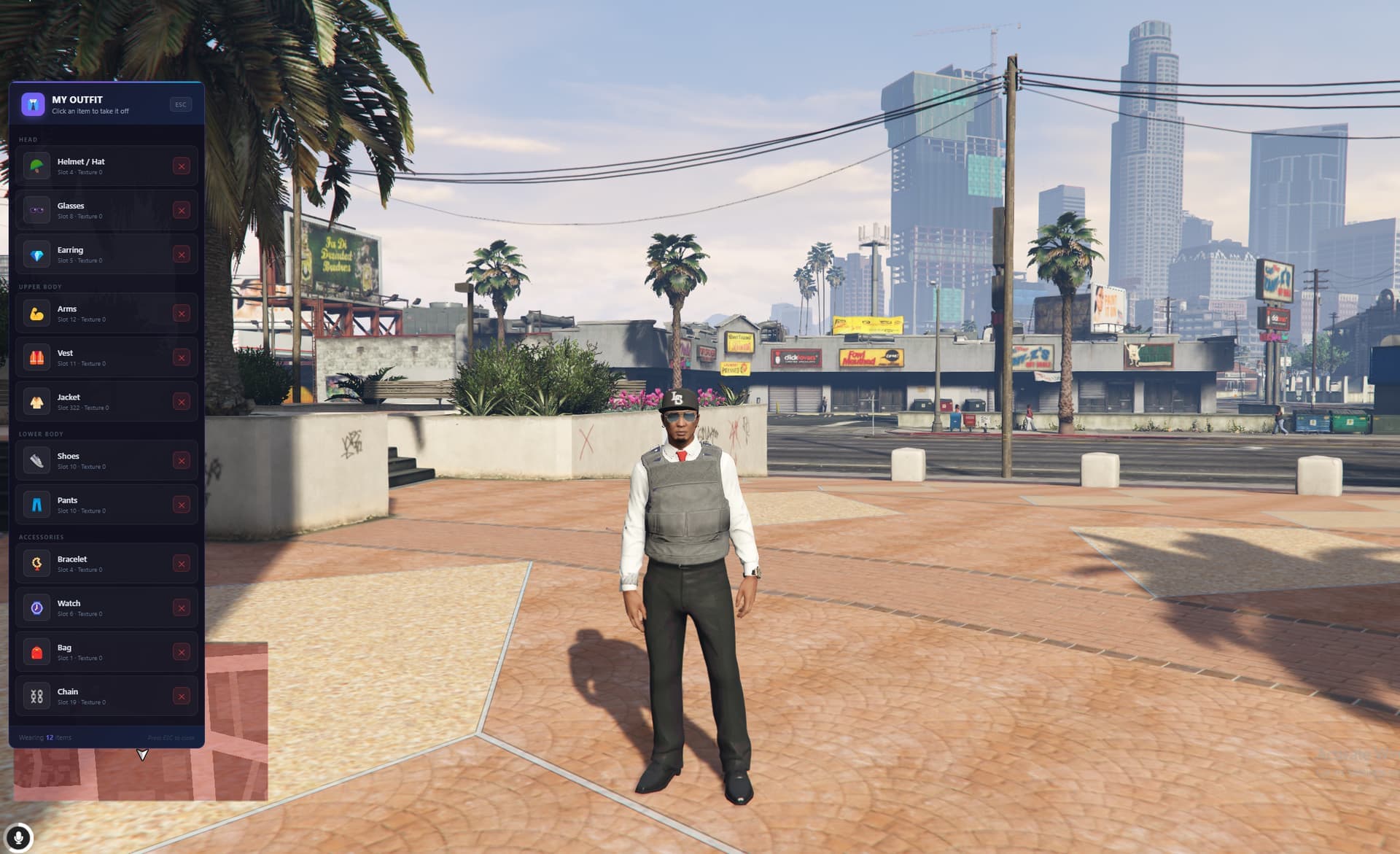Take off the Vest using its red X
This screenshot has width=1400, height=854.
point(182,357)
